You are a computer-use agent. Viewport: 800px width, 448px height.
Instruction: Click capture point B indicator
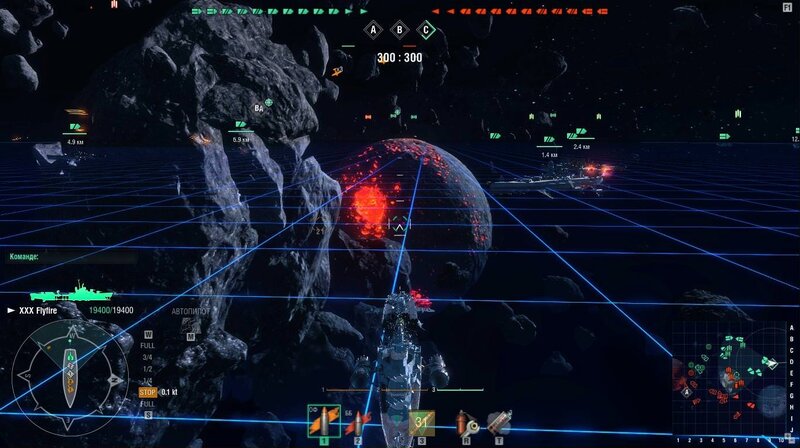tap(400, 30)
